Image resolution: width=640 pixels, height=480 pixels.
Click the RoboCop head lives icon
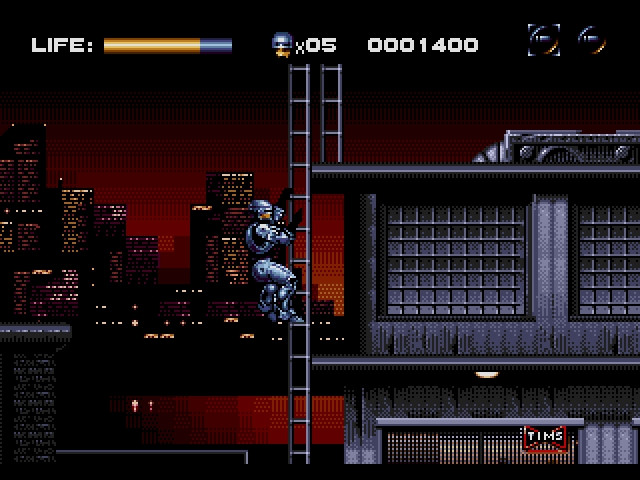point(282,43)
